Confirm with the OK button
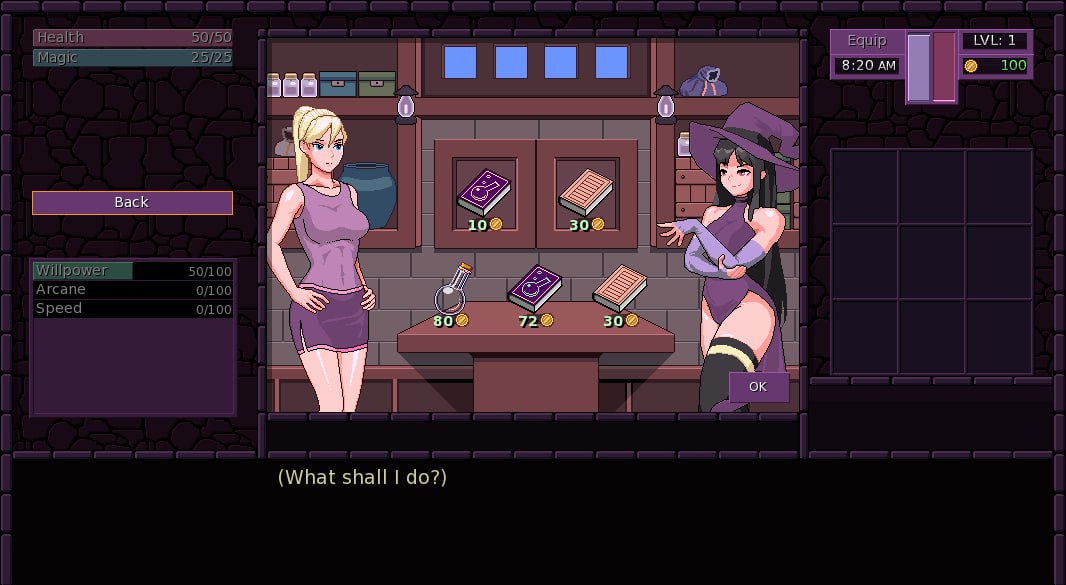This screenshot has height=585, width=1066. click(758, 387)
